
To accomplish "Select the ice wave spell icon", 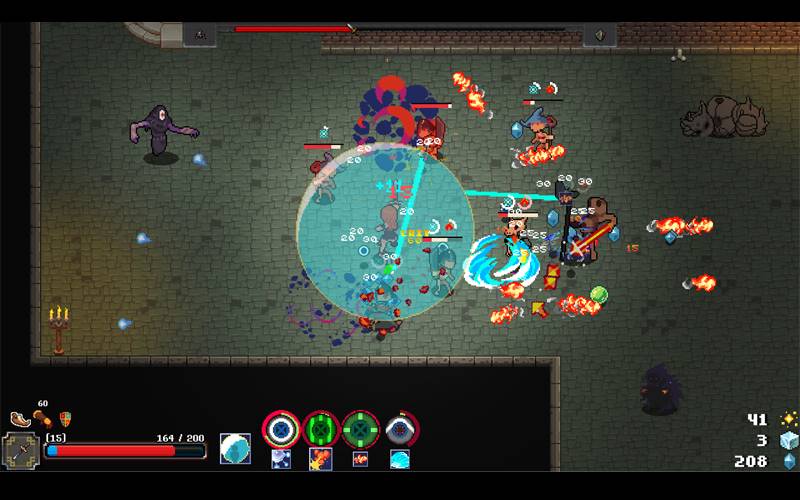I will (400, 459).
